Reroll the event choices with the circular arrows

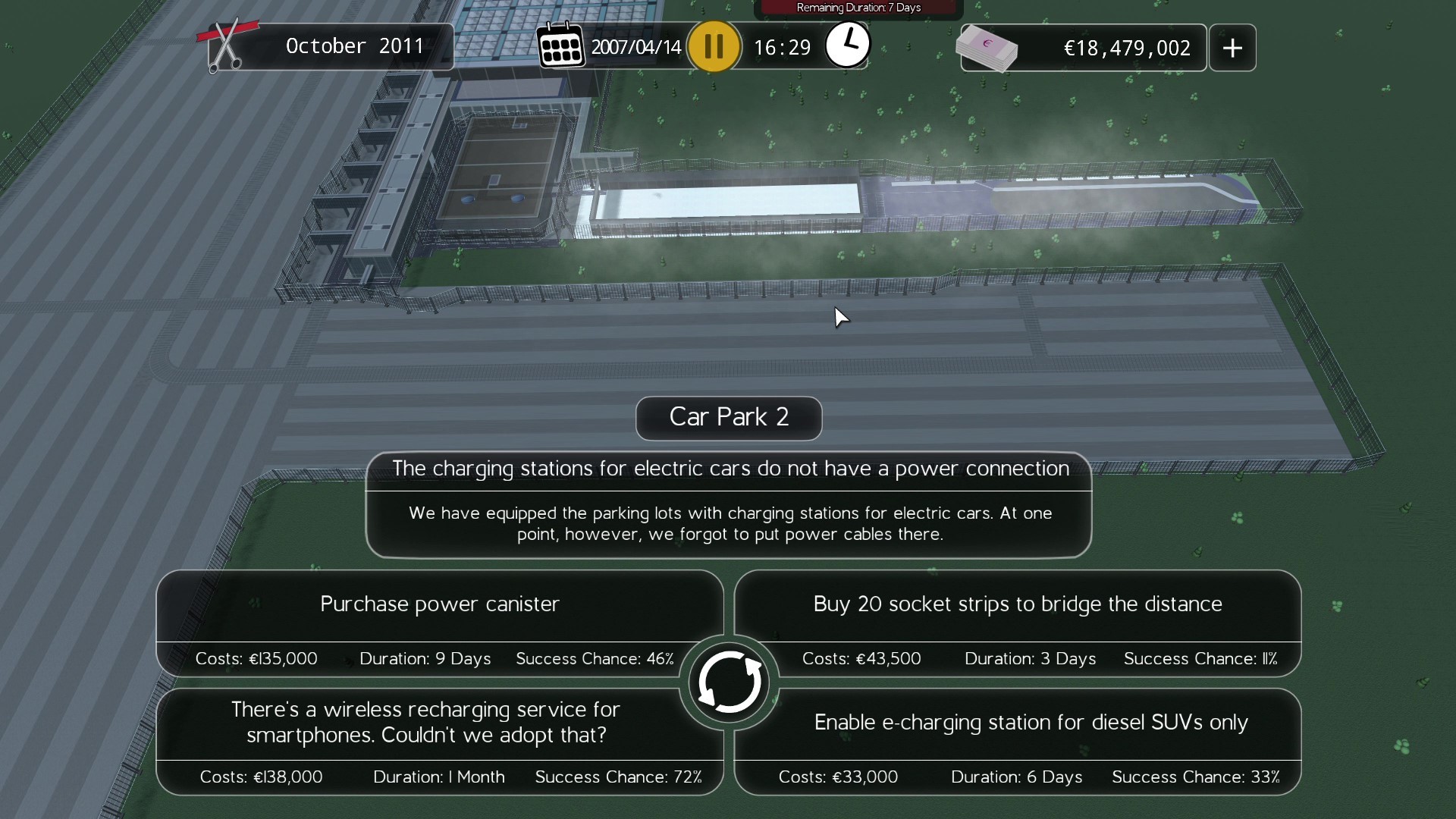[728, 681]
